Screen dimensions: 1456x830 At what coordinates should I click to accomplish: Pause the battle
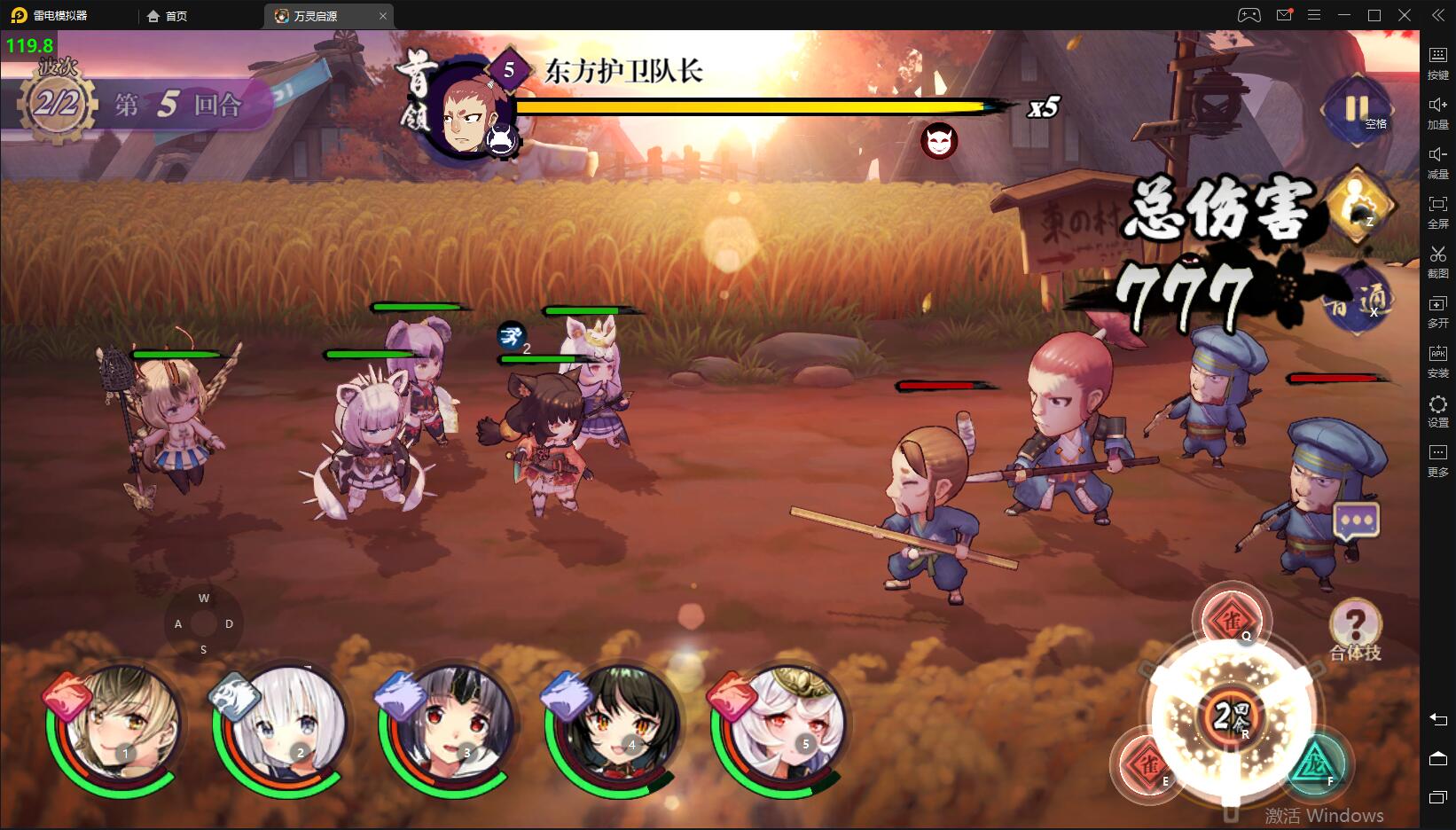pos(1357,110)
